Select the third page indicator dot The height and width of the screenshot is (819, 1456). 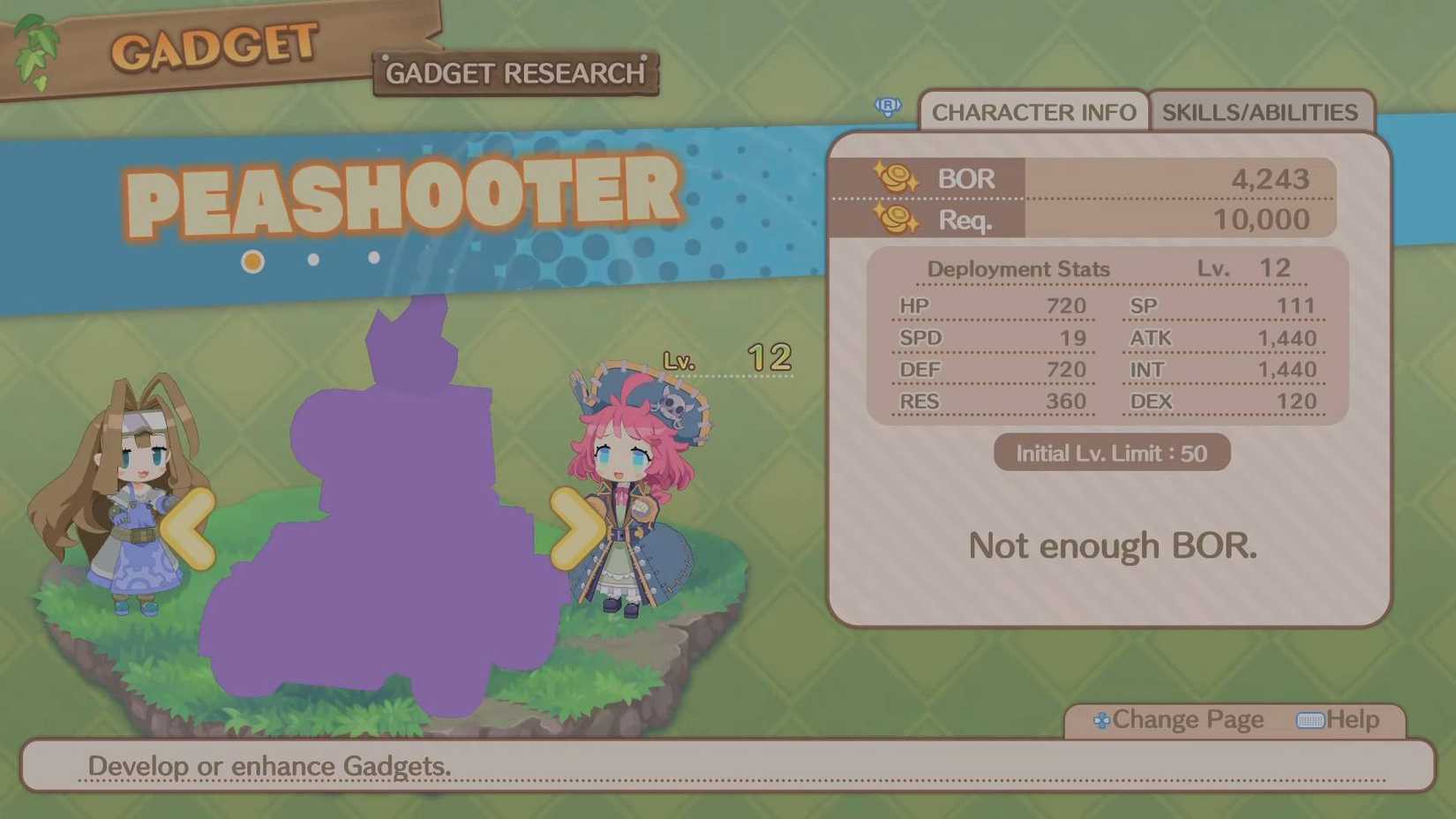click(374, 257)
